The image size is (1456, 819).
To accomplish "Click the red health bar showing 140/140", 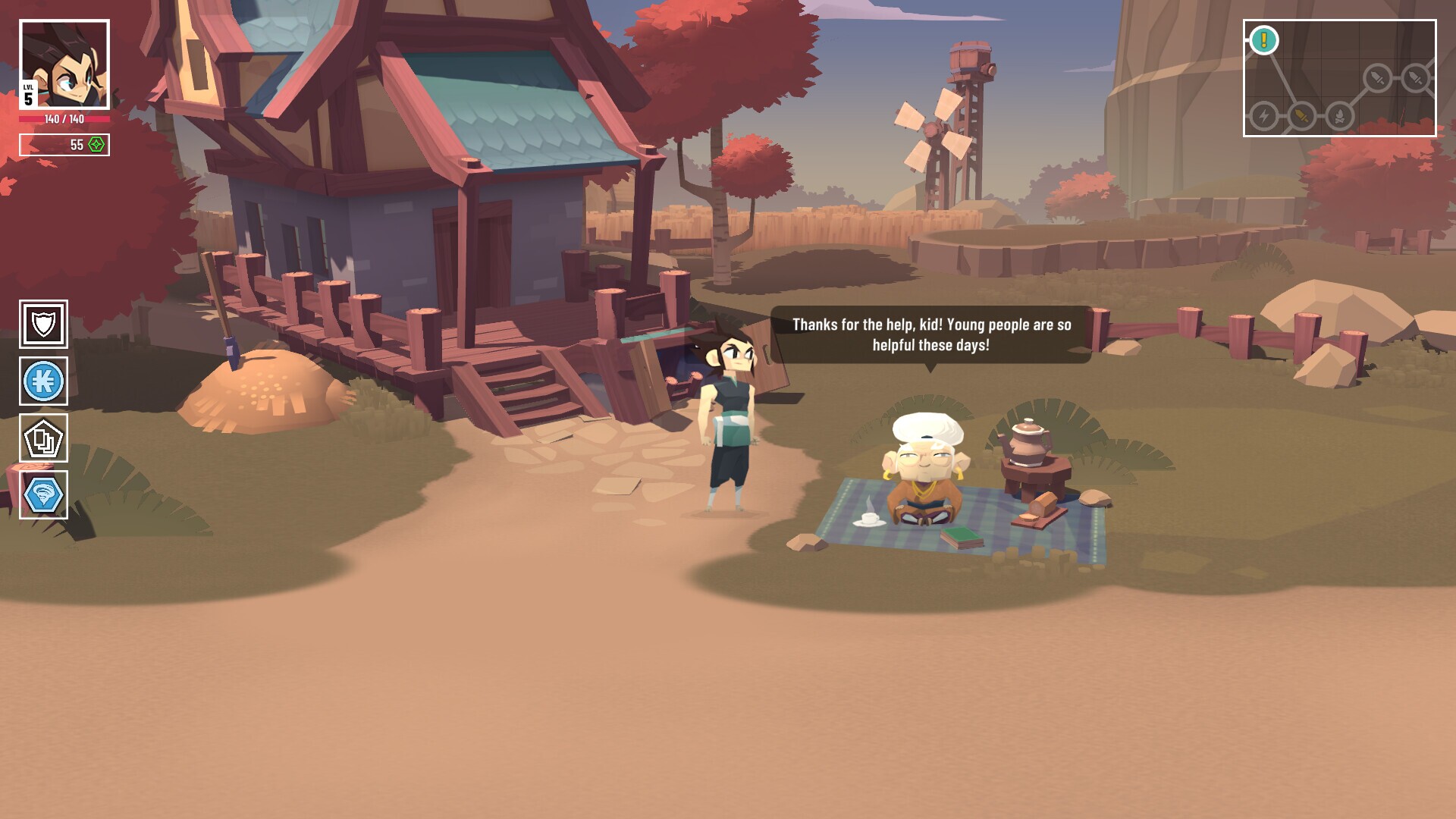I will click(x=64, y=119).
